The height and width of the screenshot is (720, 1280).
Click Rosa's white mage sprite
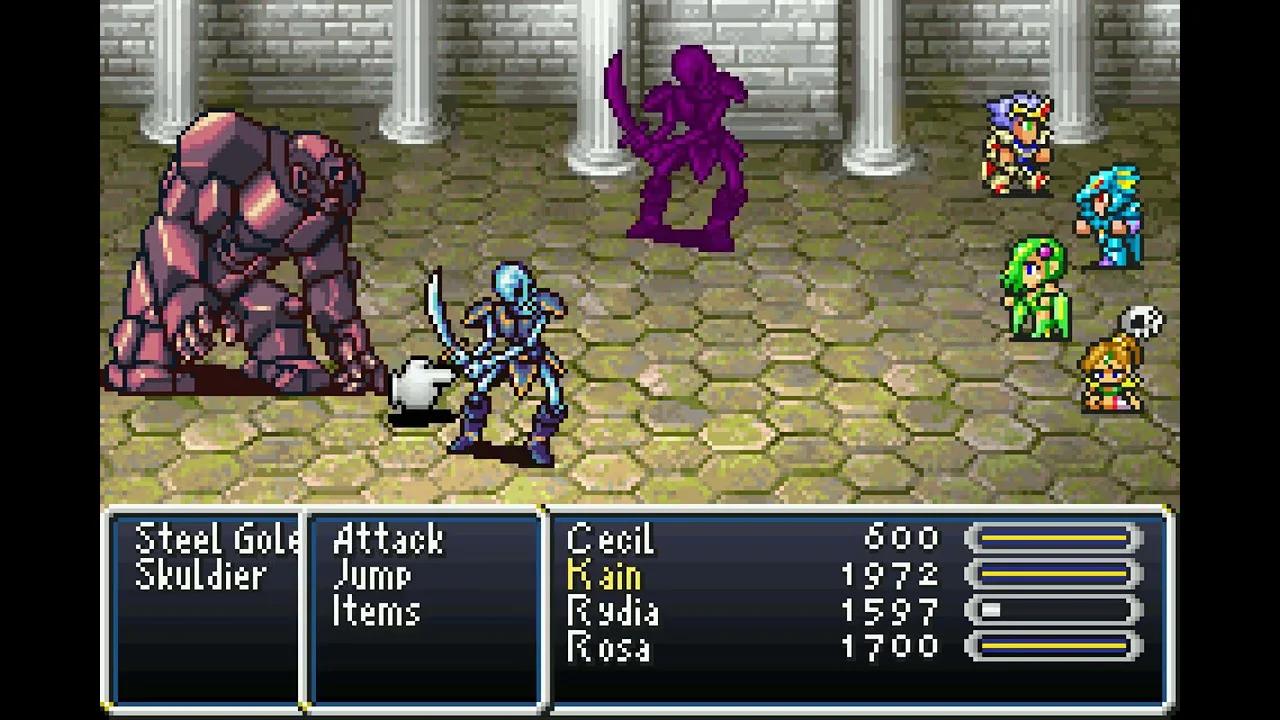[1110, 375]
